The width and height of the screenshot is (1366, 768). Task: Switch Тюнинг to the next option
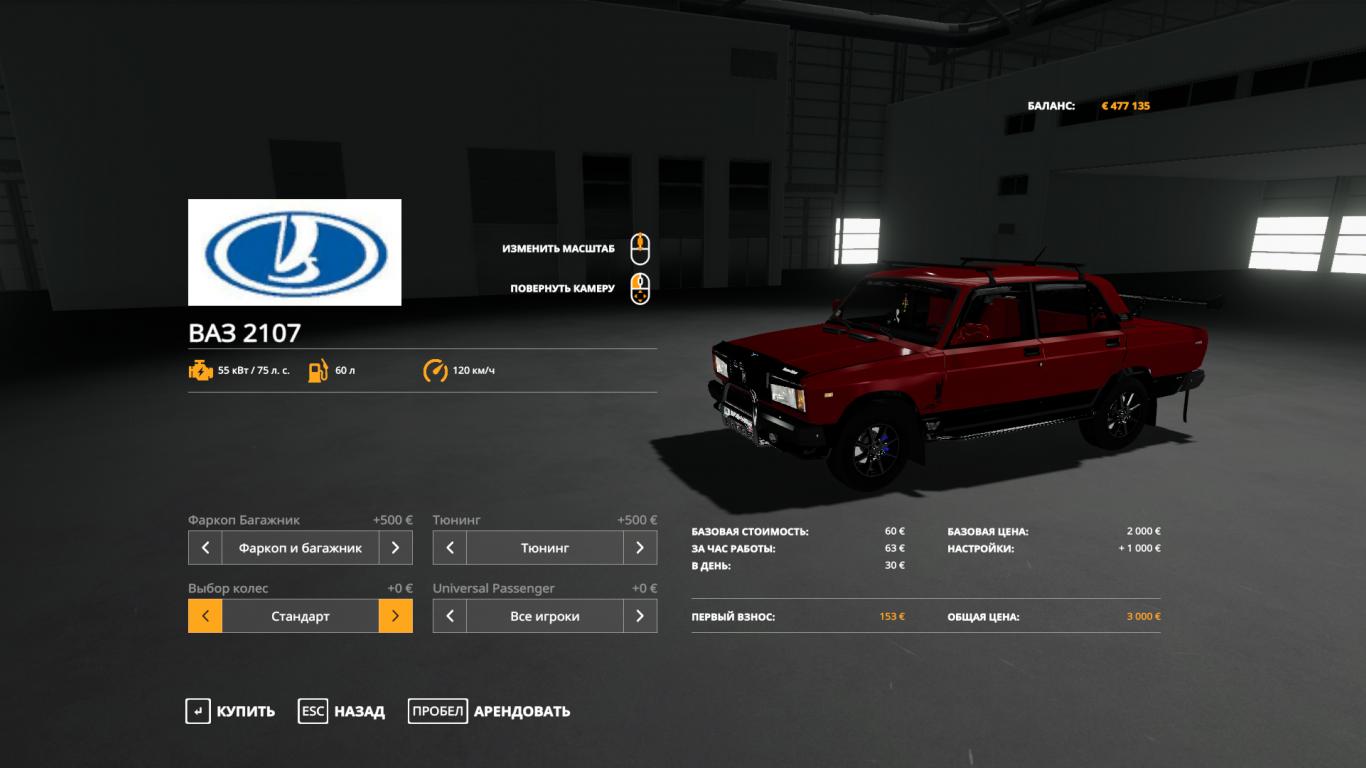coord(640,548)
